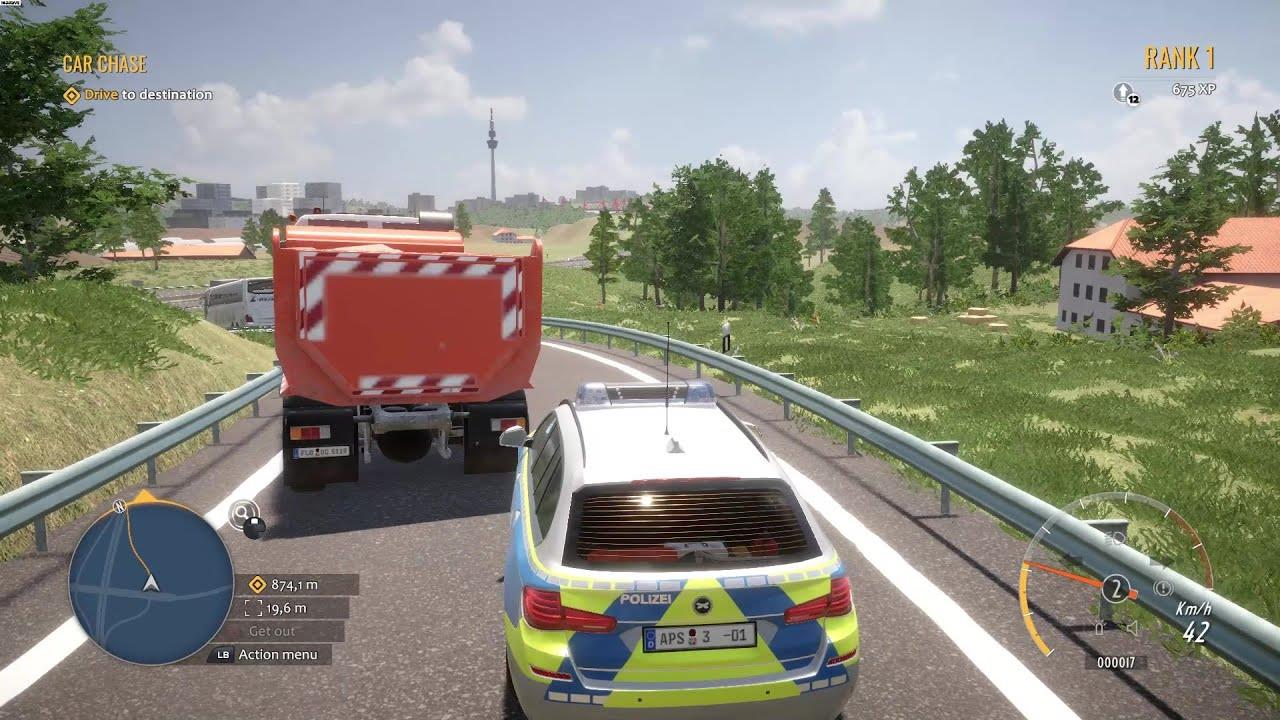Click the Drive to destination objective

(x=137, y=95)
